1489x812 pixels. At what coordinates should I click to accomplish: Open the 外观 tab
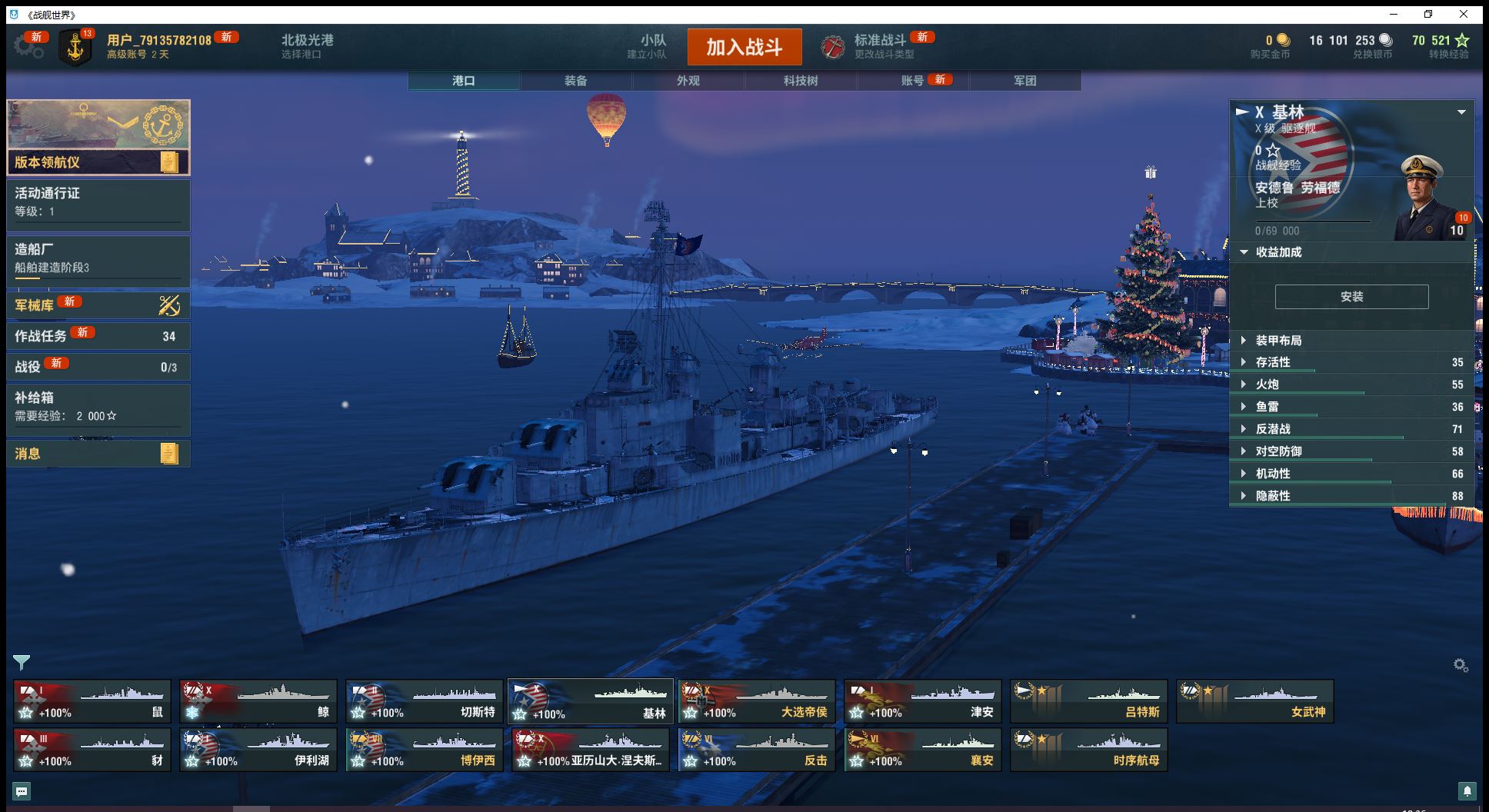coord(688,81)
